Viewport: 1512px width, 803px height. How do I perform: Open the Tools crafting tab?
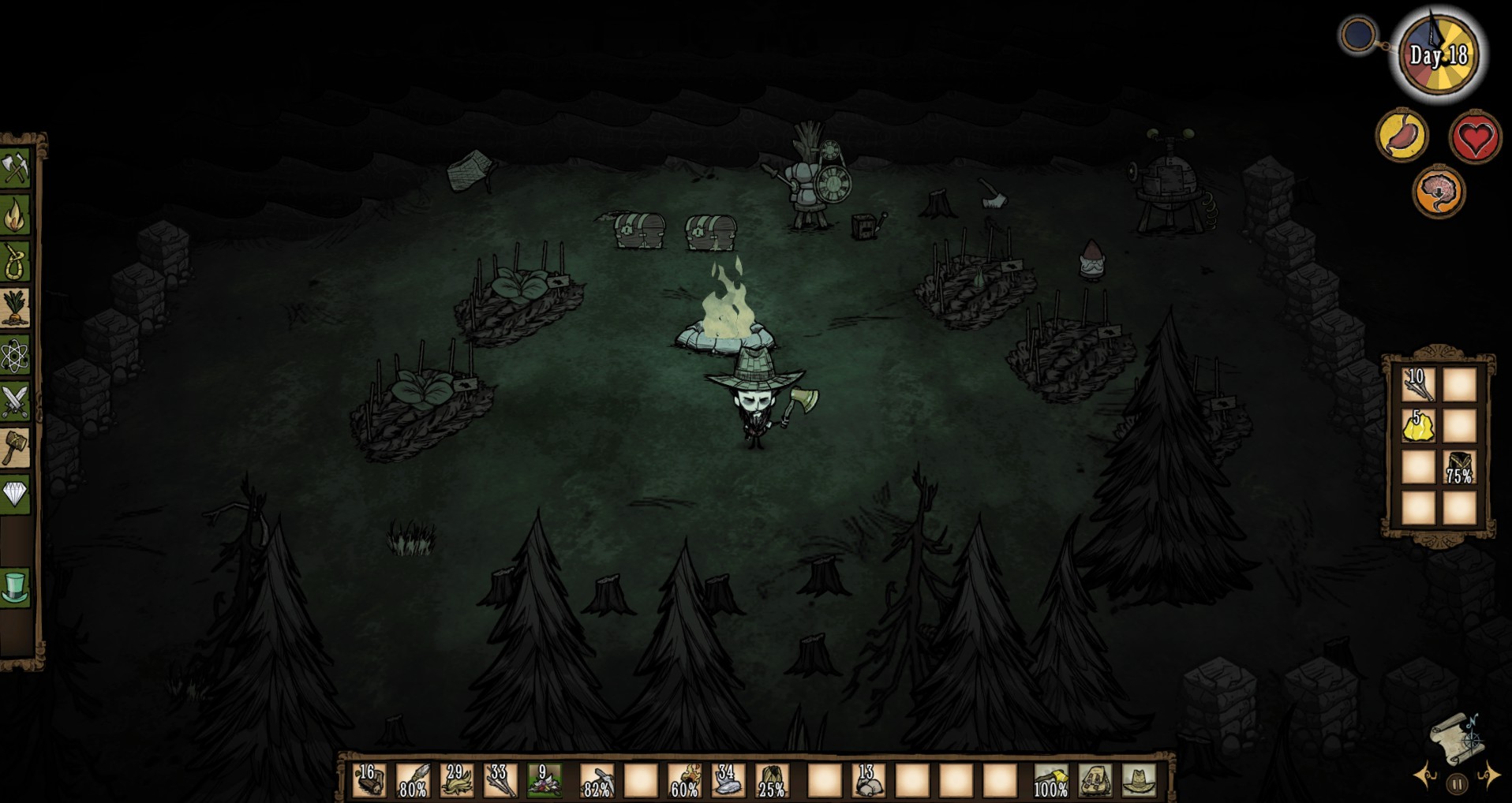[15, 168]
